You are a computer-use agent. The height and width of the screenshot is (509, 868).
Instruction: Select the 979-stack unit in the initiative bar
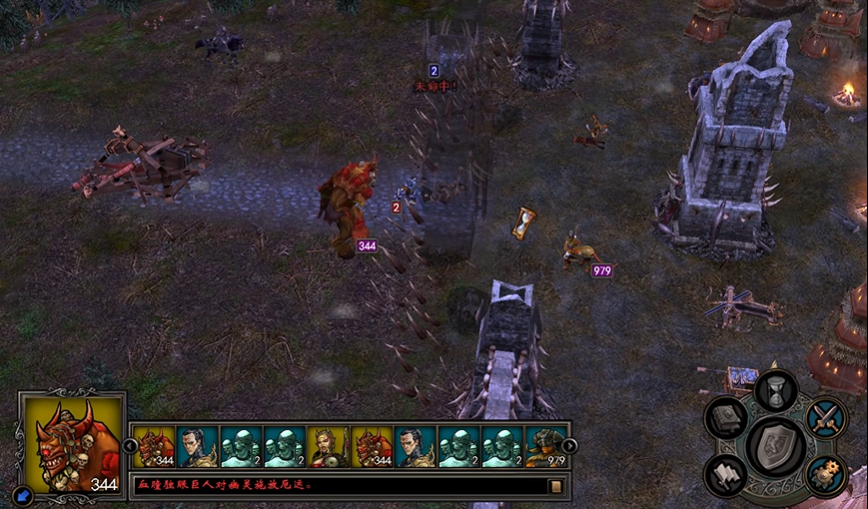[546, 447]
